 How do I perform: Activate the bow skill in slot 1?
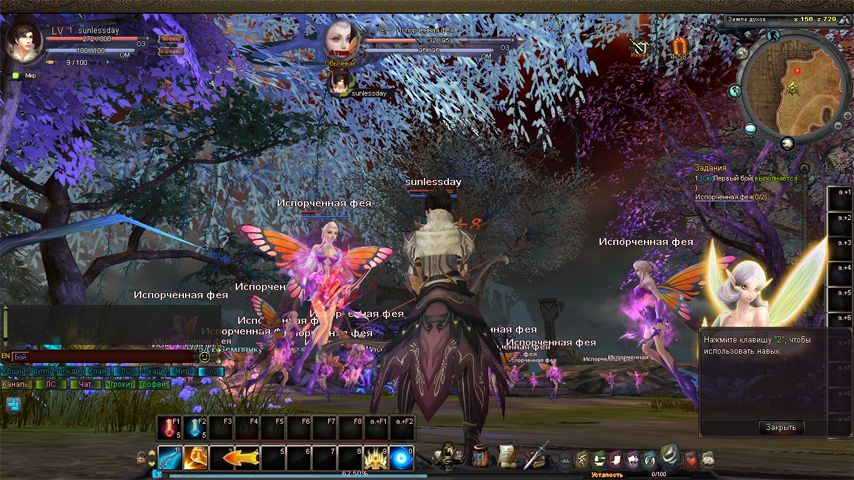pos(170,458)
